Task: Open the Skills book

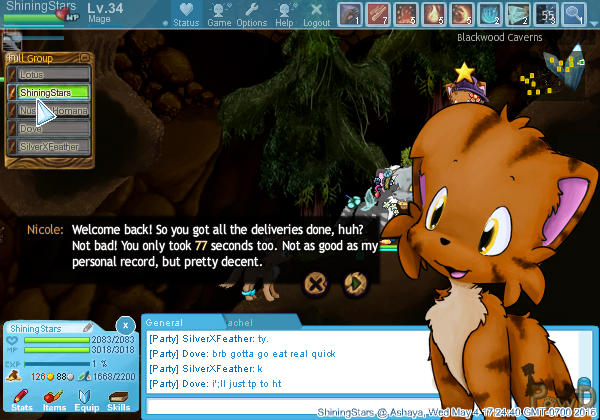Action: point(118,400)
